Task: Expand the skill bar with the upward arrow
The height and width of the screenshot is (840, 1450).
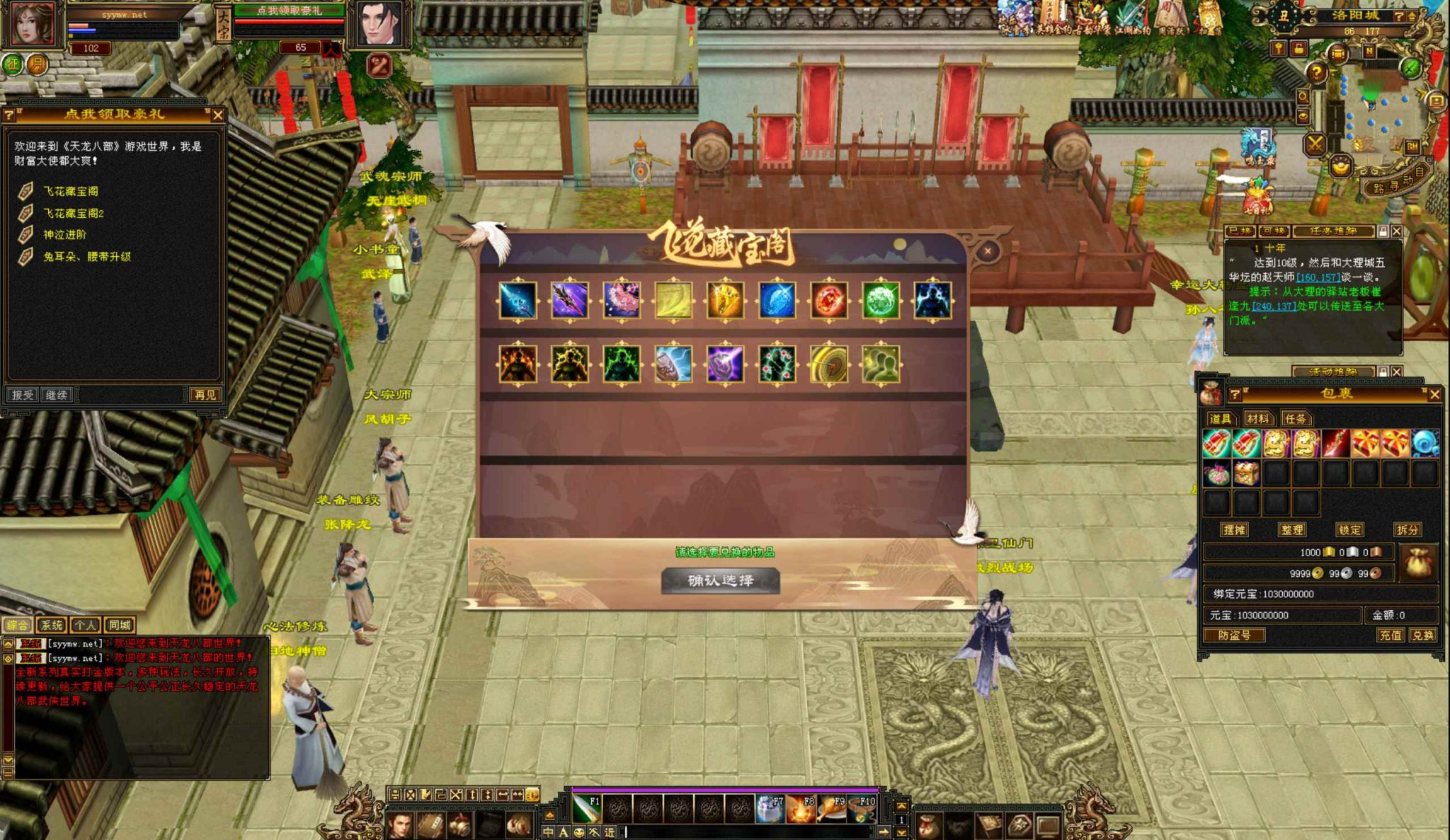Action: 551,814
